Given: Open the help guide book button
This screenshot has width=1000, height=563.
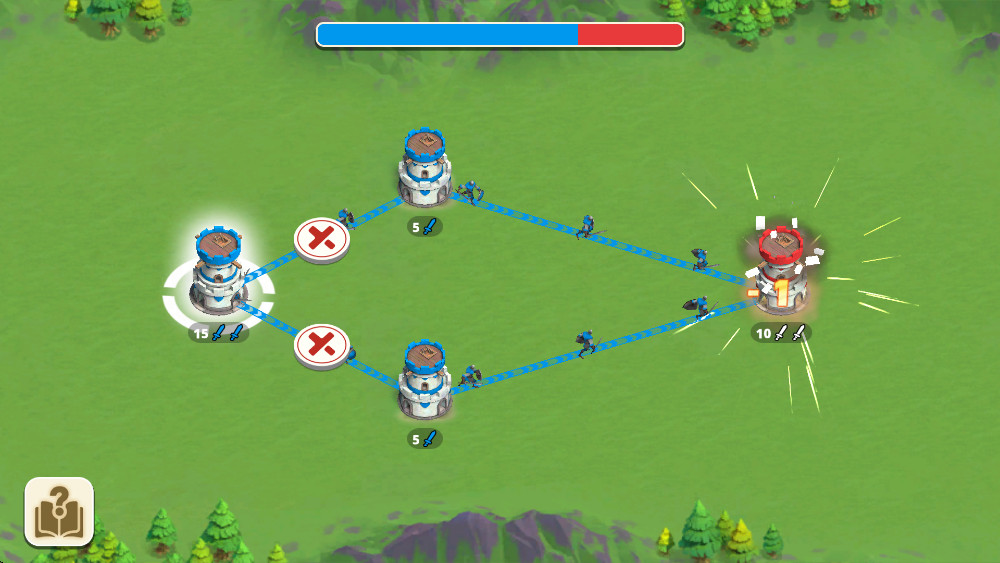Looking at the screenshot, I should point(59,511).
